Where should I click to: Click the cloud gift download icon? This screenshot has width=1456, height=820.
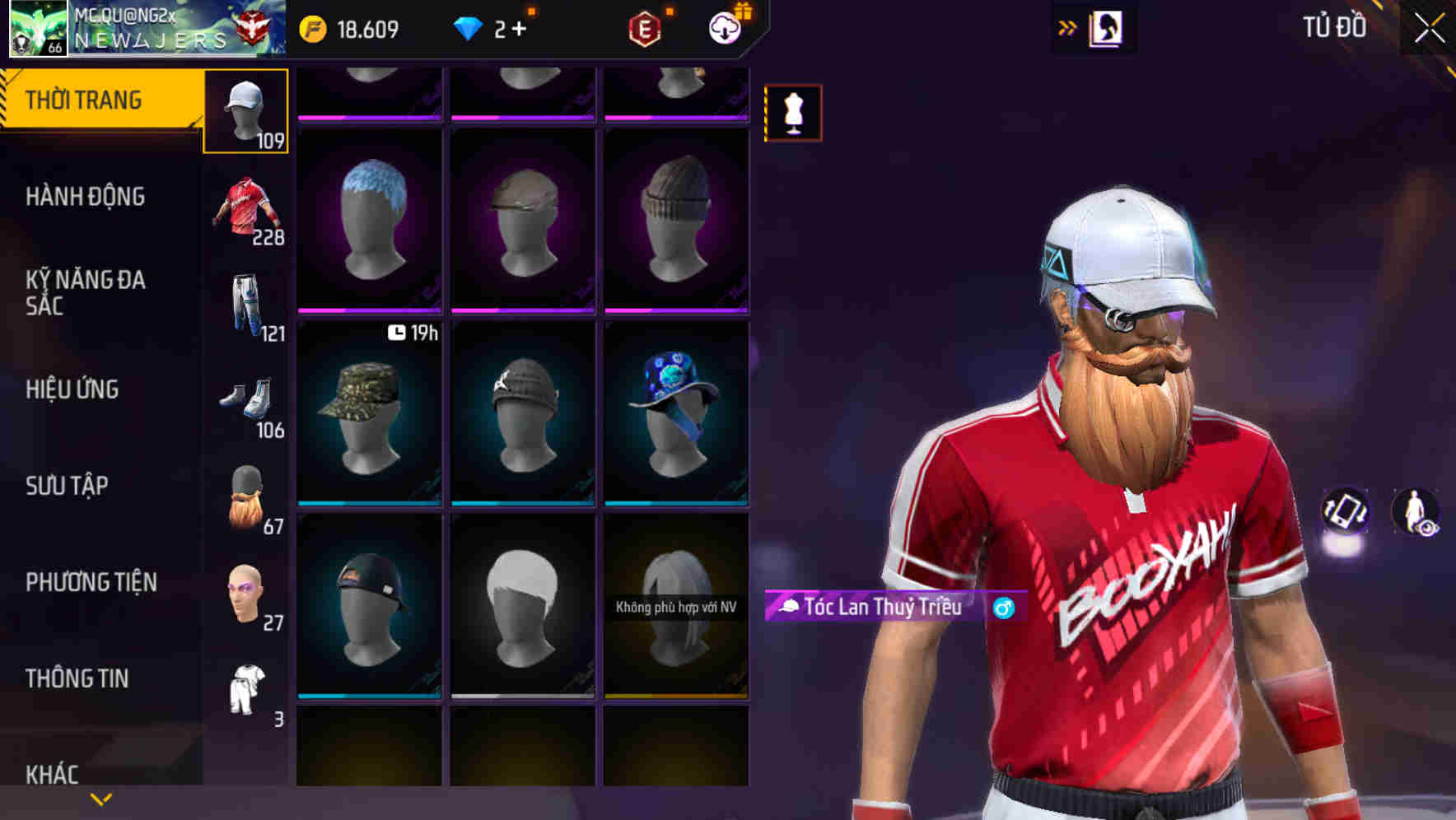723,27
